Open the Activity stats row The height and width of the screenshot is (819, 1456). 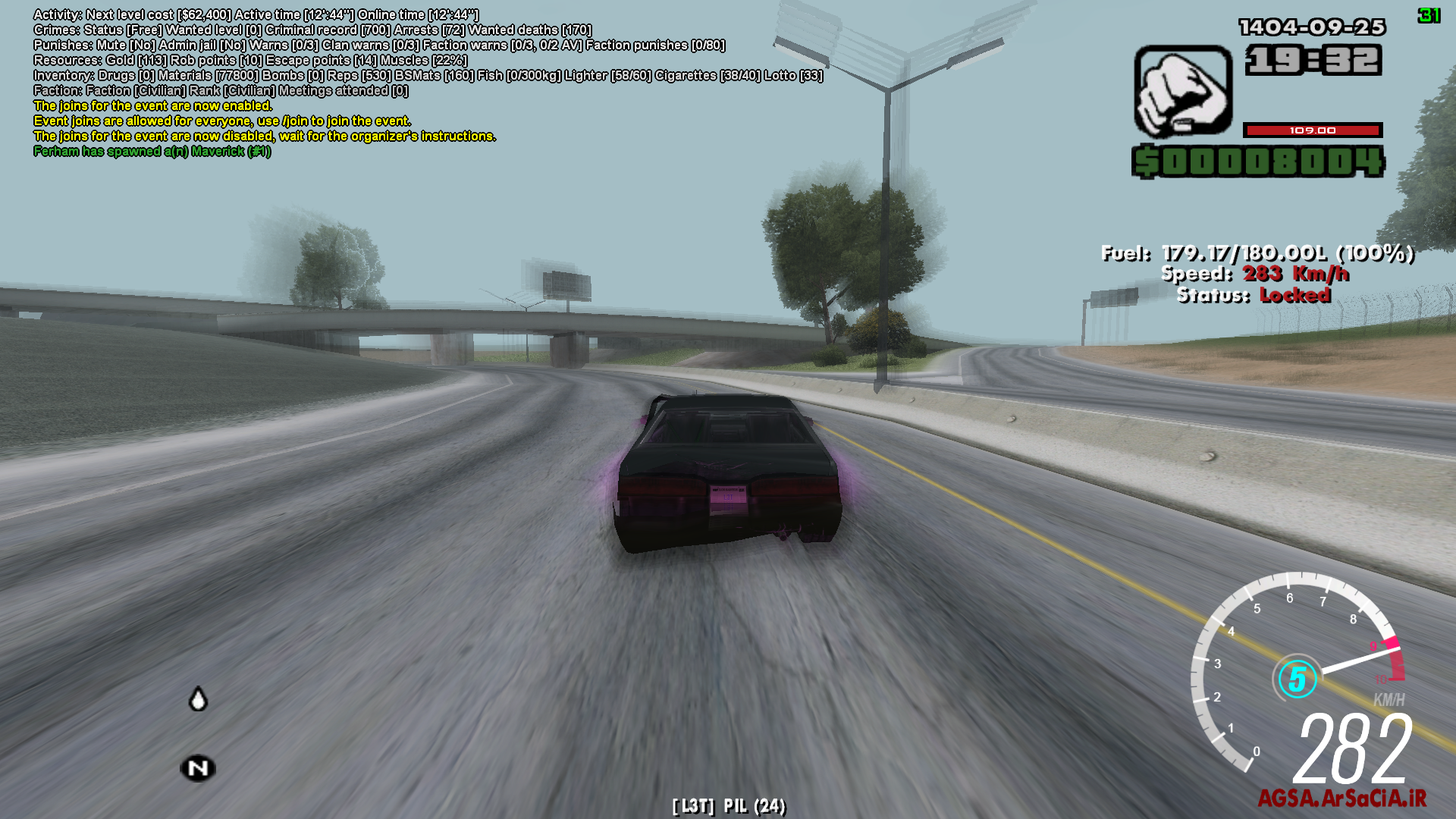pyautogui.click(x=258, y=14)
